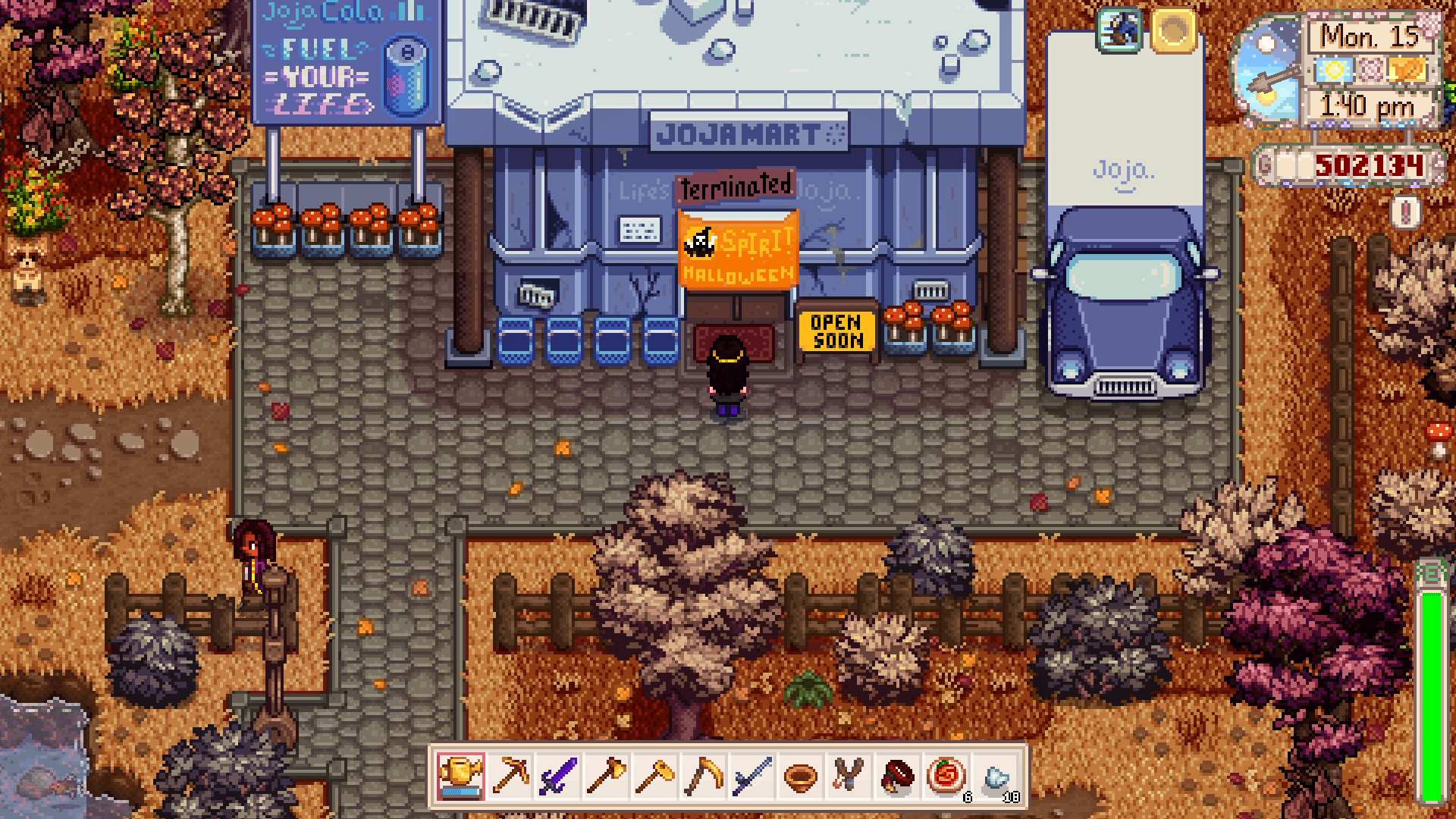Select the copper pan slot

point(801,777)
